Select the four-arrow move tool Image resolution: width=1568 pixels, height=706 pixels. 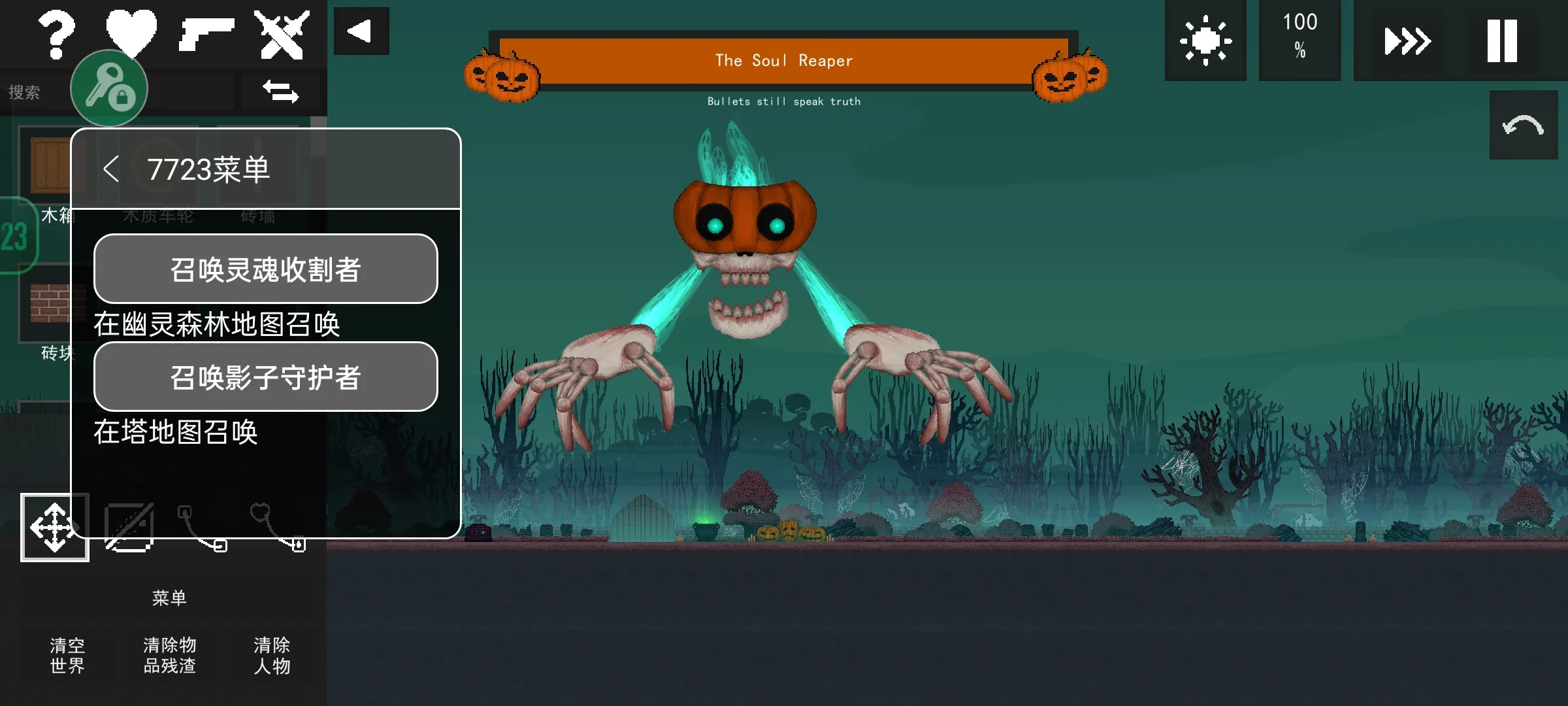pos(54,527)
